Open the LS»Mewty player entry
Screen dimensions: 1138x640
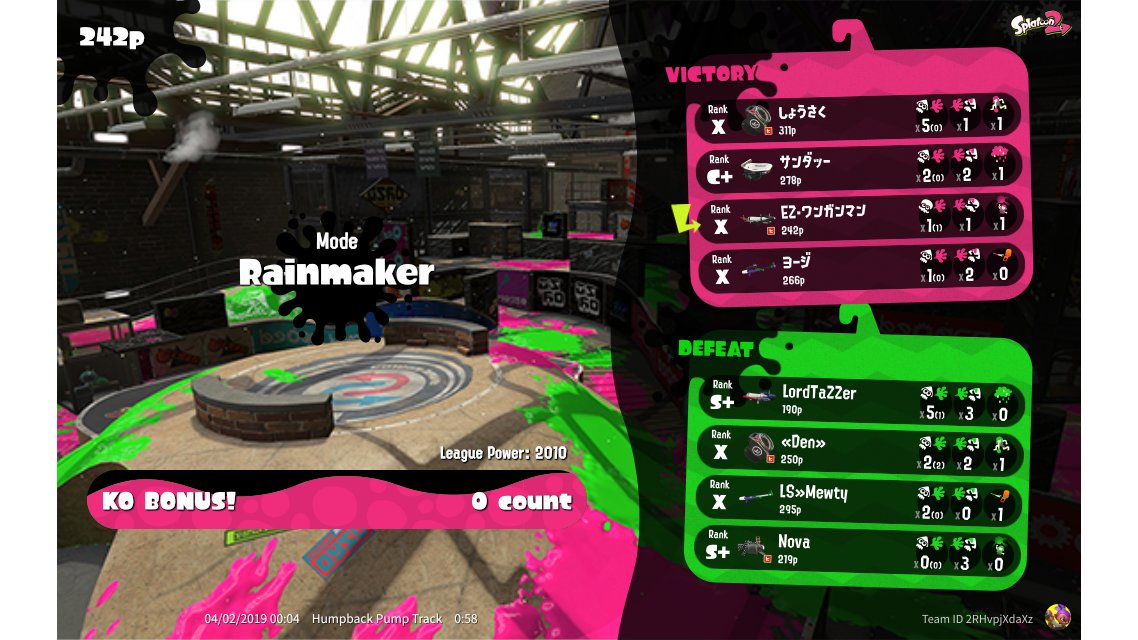coord(859,500)
